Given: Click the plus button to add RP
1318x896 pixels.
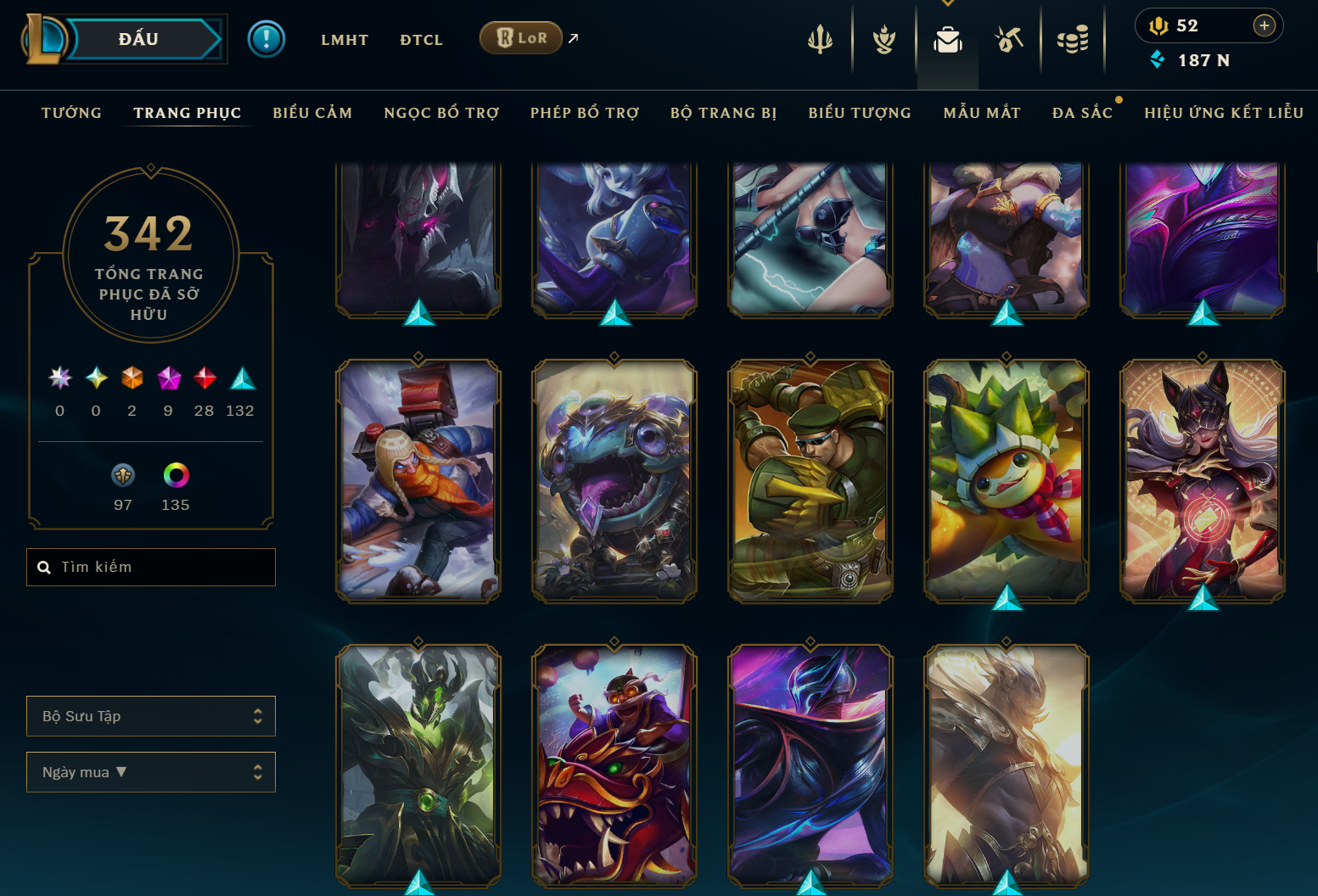Looking at the screenshot, I should [x=1264, y=25].
